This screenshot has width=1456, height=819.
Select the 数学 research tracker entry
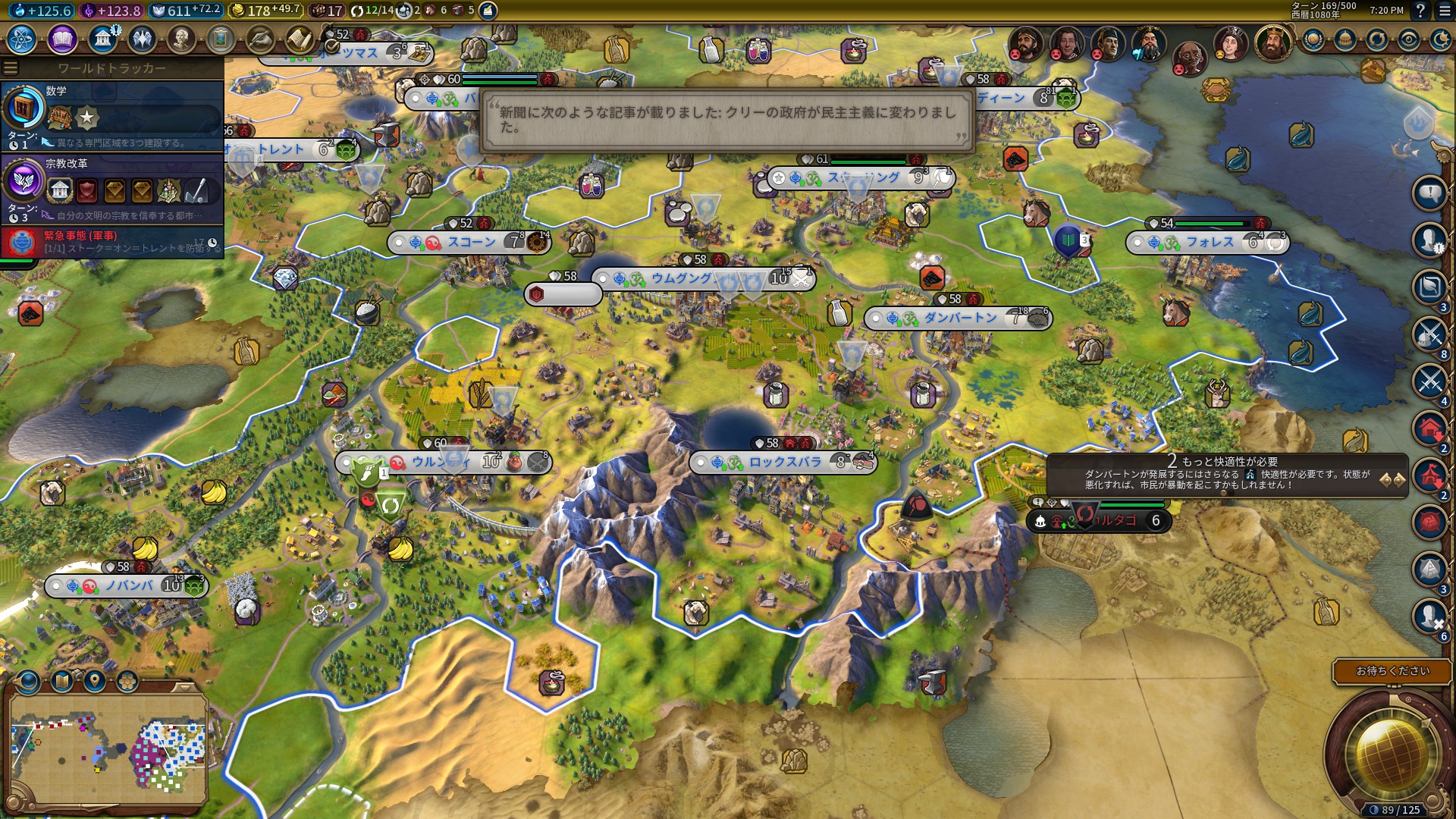pyautogui.click(x=112, y=114)
